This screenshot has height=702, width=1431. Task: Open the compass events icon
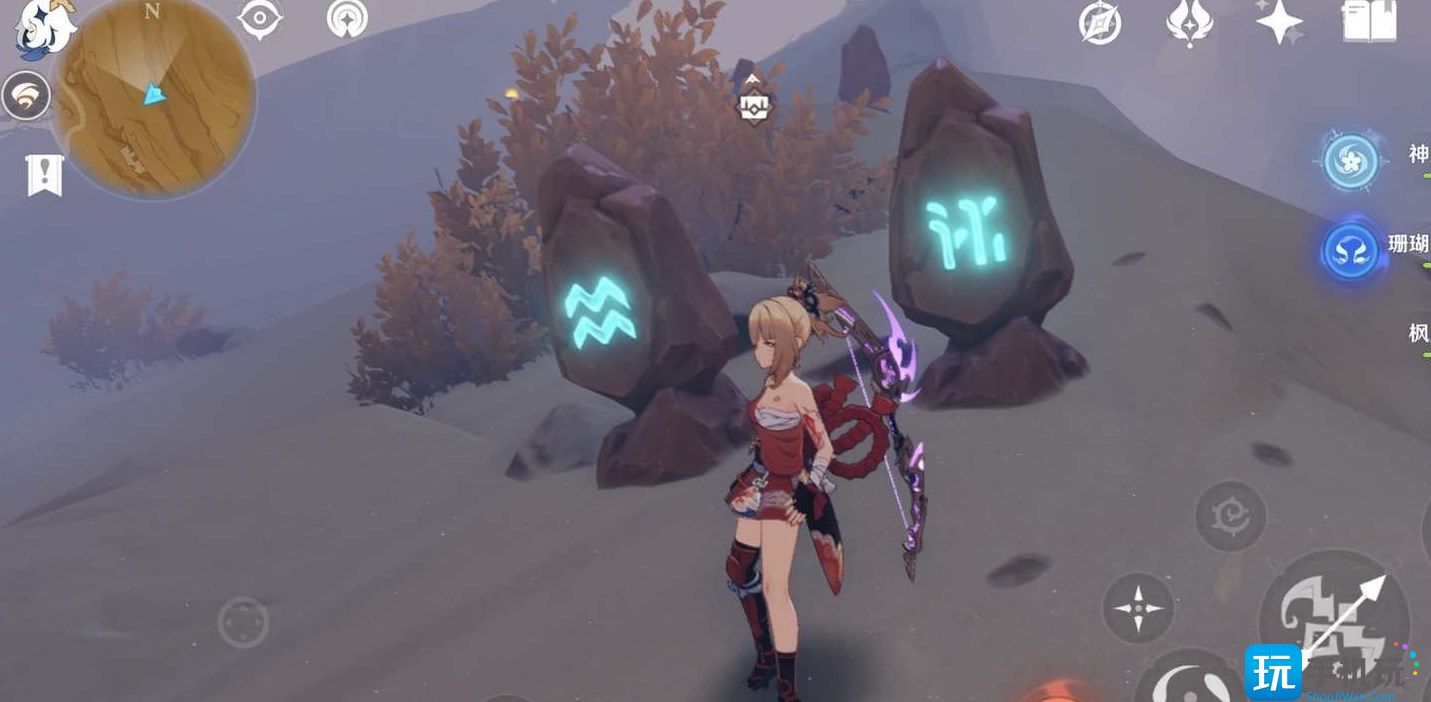tap(1099, 23)
